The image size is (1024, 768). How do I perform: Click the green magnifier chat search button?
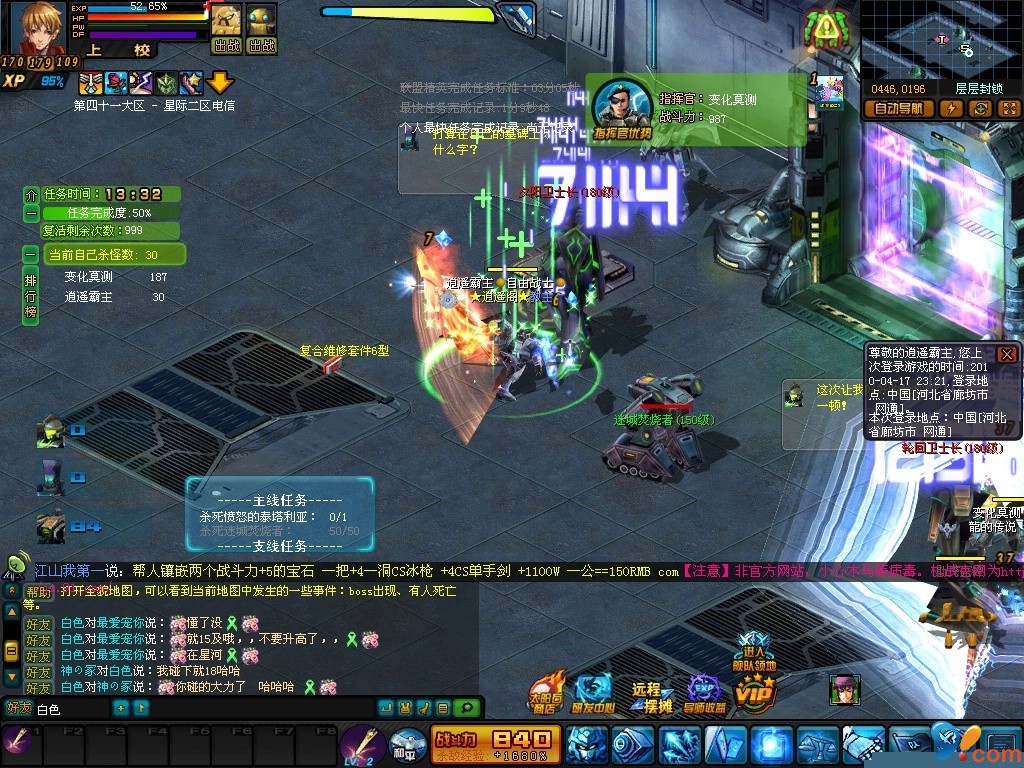coord(466,708)
